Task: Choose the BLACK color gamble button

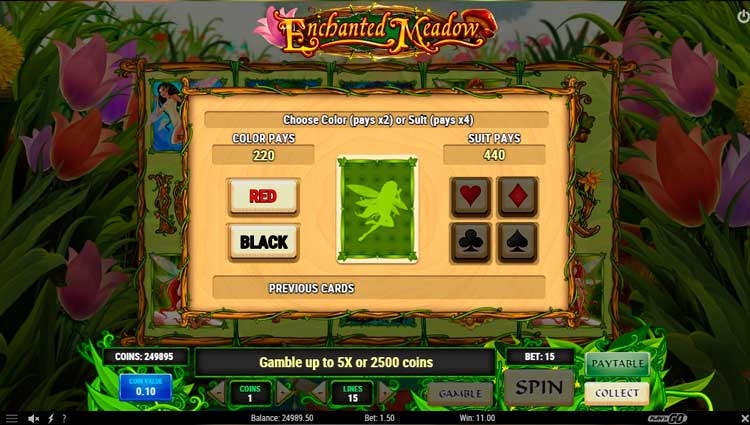Action: coord(263,242)
